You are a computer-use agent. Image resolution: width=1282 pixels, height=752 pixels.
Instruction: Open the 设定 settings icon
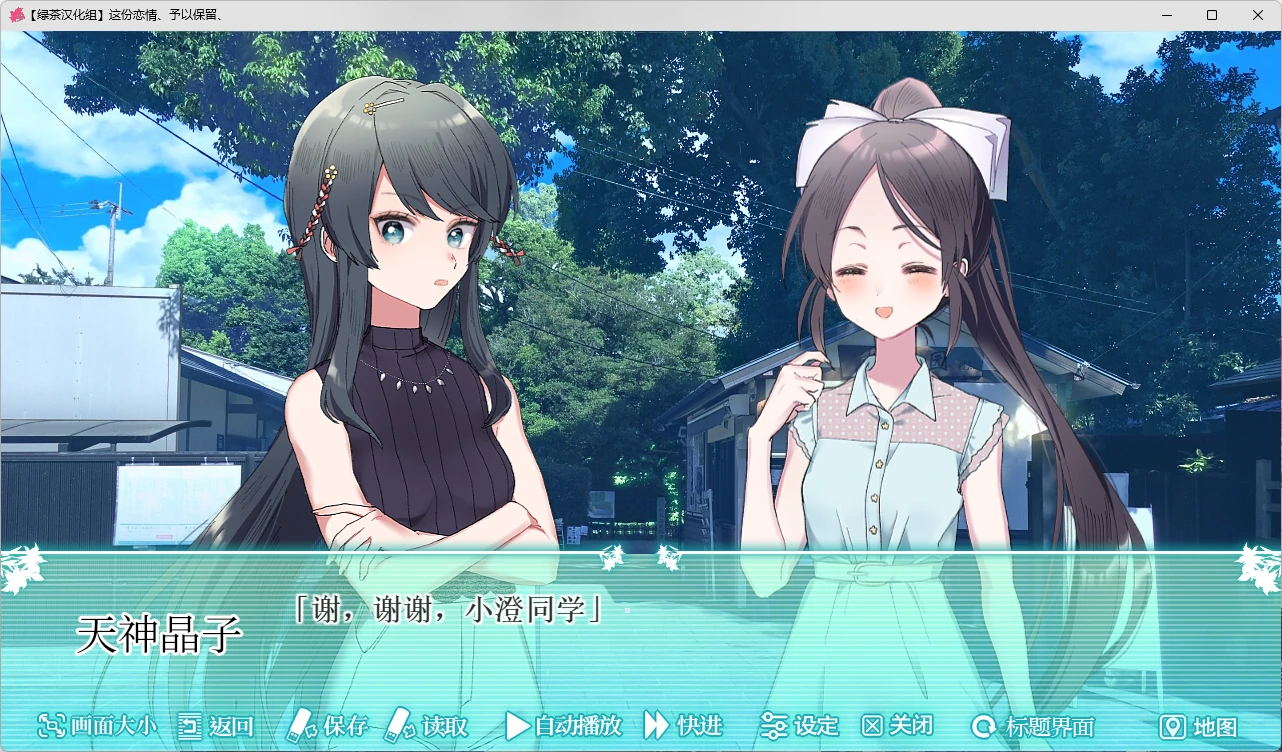coord(774,727)
